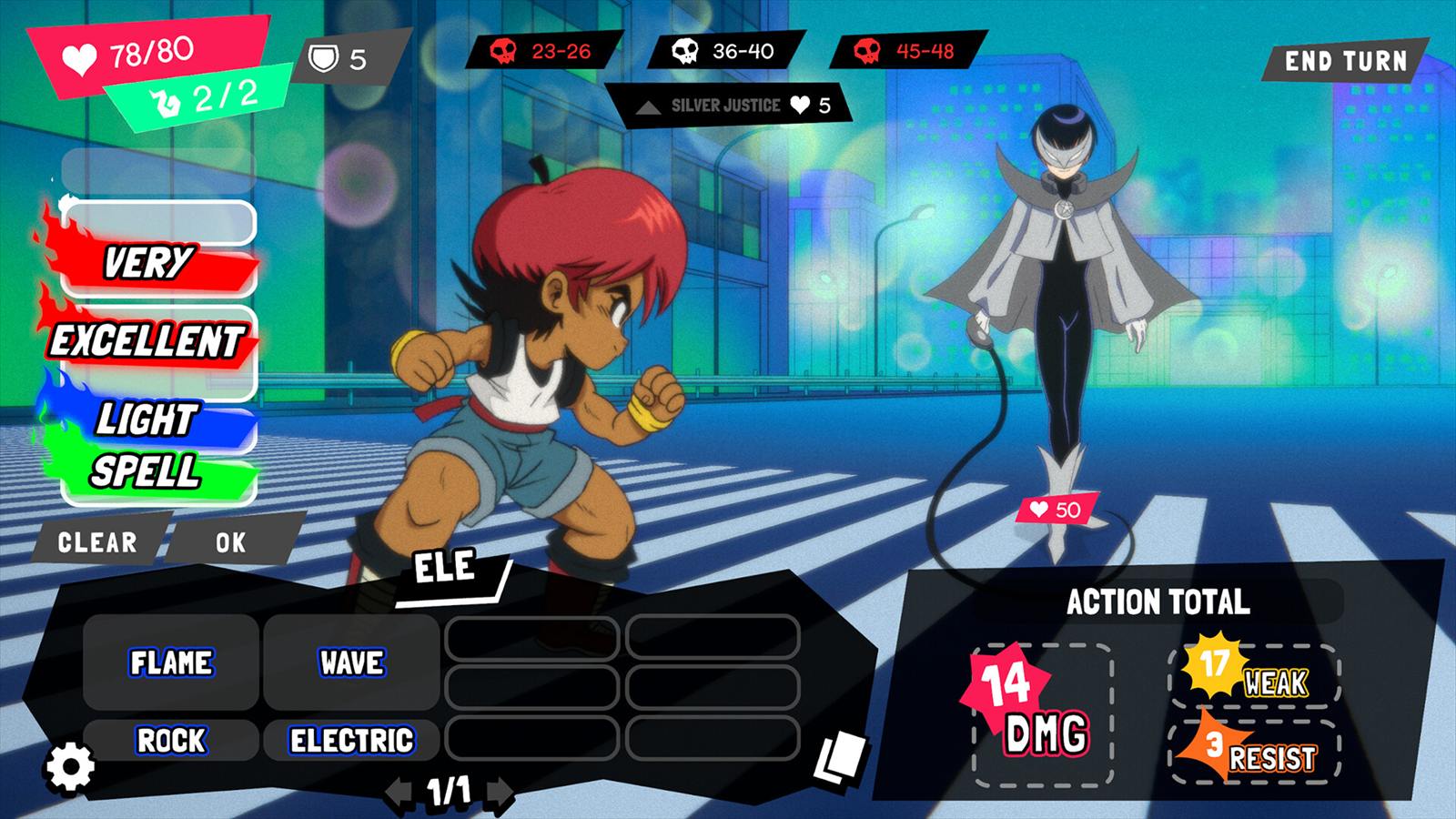Pick the ROCK element word
The height and width of the screenshot is (819, 1456).
171,740
